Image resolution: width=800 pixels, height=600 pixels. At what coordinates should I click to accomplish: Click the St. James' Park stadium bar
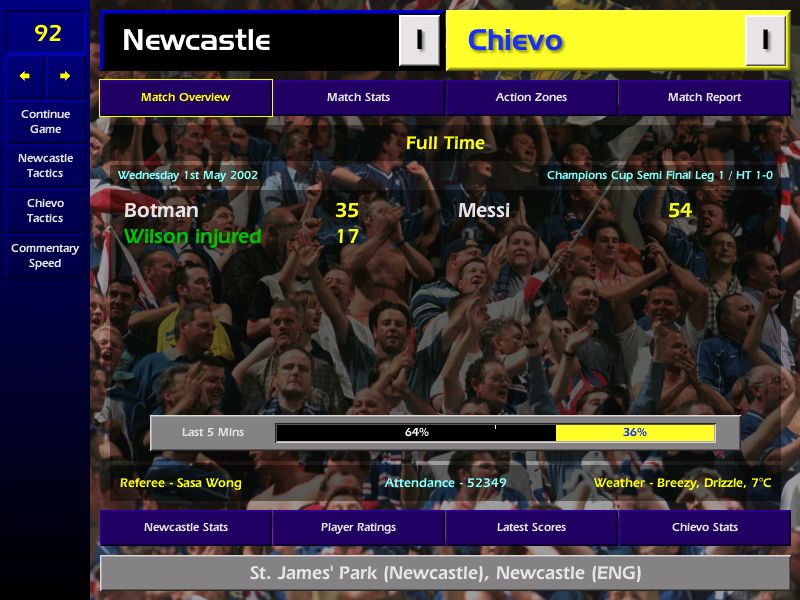(x=445, y=574)
